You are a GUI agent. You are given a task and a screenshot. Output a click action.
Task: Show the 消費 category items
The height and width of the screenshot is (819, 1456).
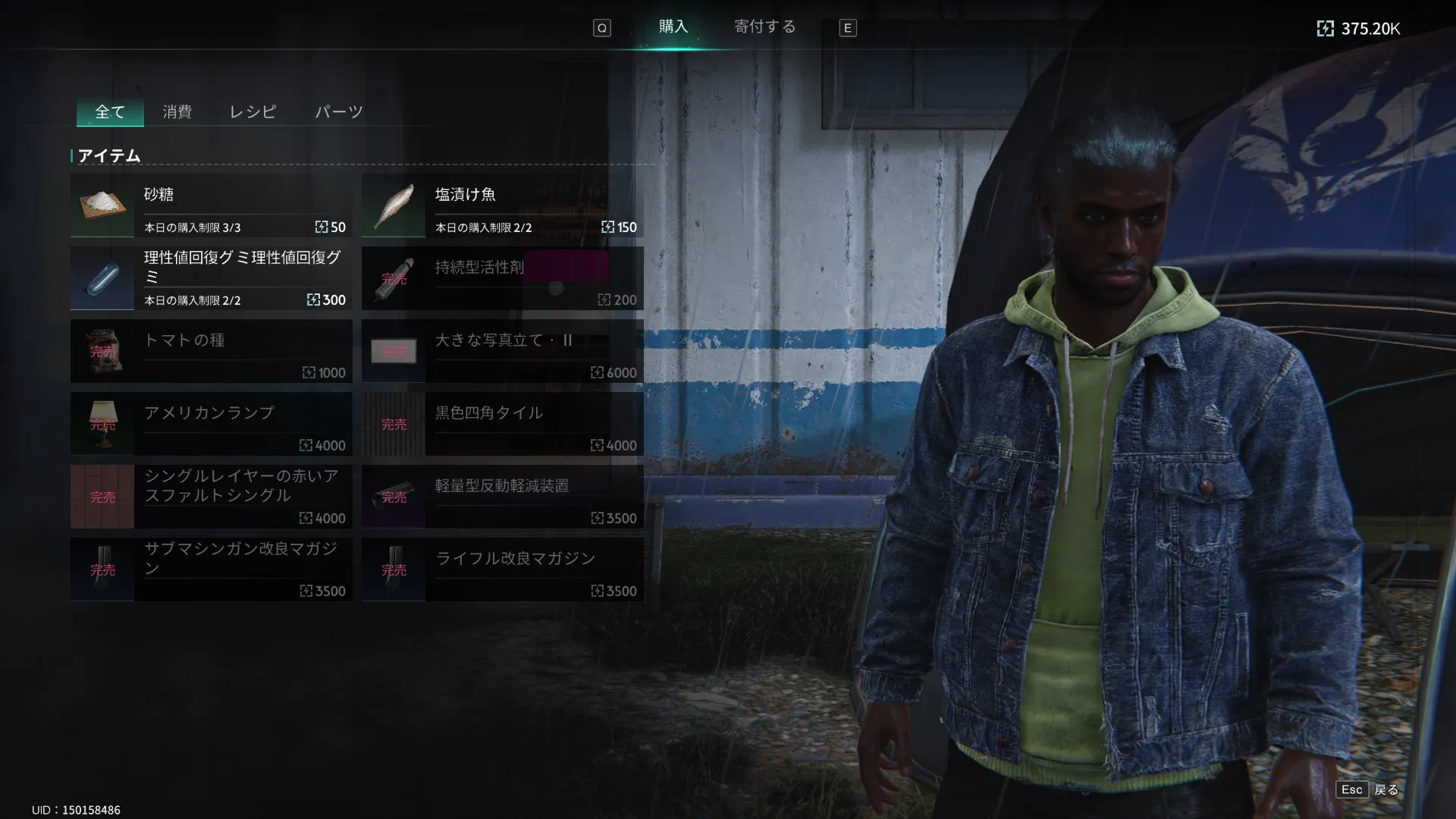pyautogui.click(x=177, y=112)
